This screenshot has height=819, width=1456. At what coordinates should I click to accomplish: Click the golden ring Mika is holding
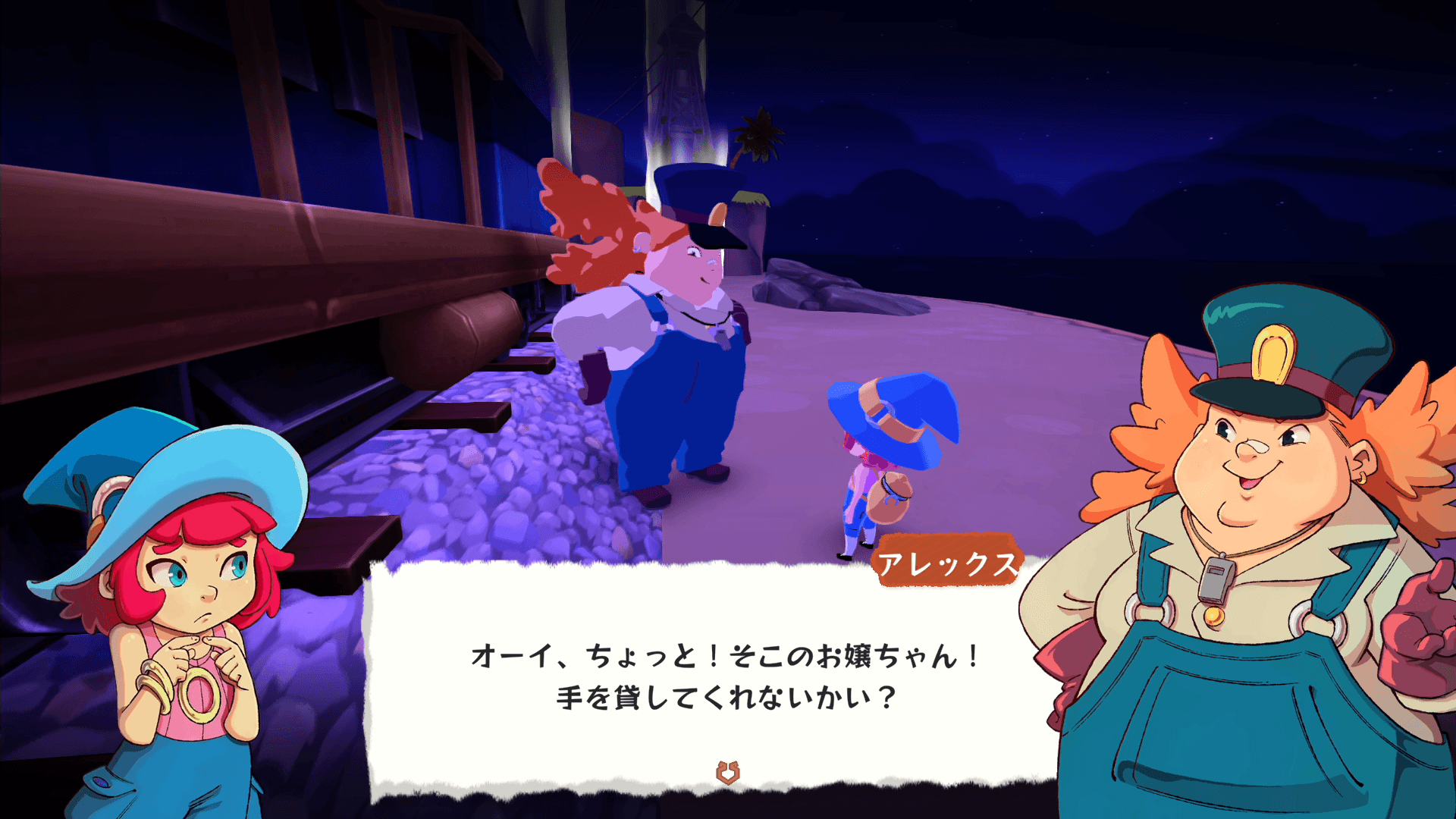click(x=199, y=696)
